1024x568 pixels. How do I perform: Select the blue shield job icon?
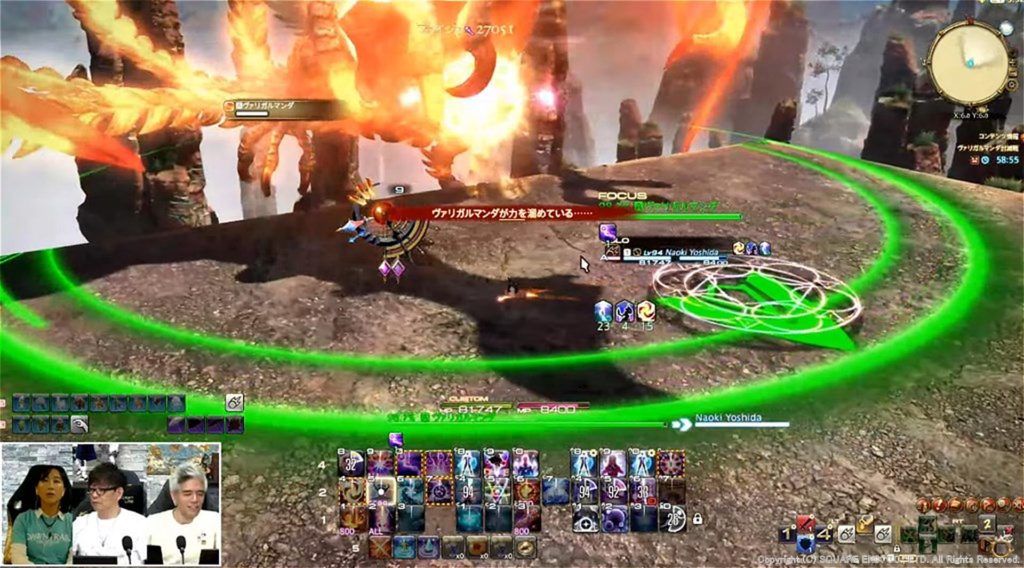(805, 544)
